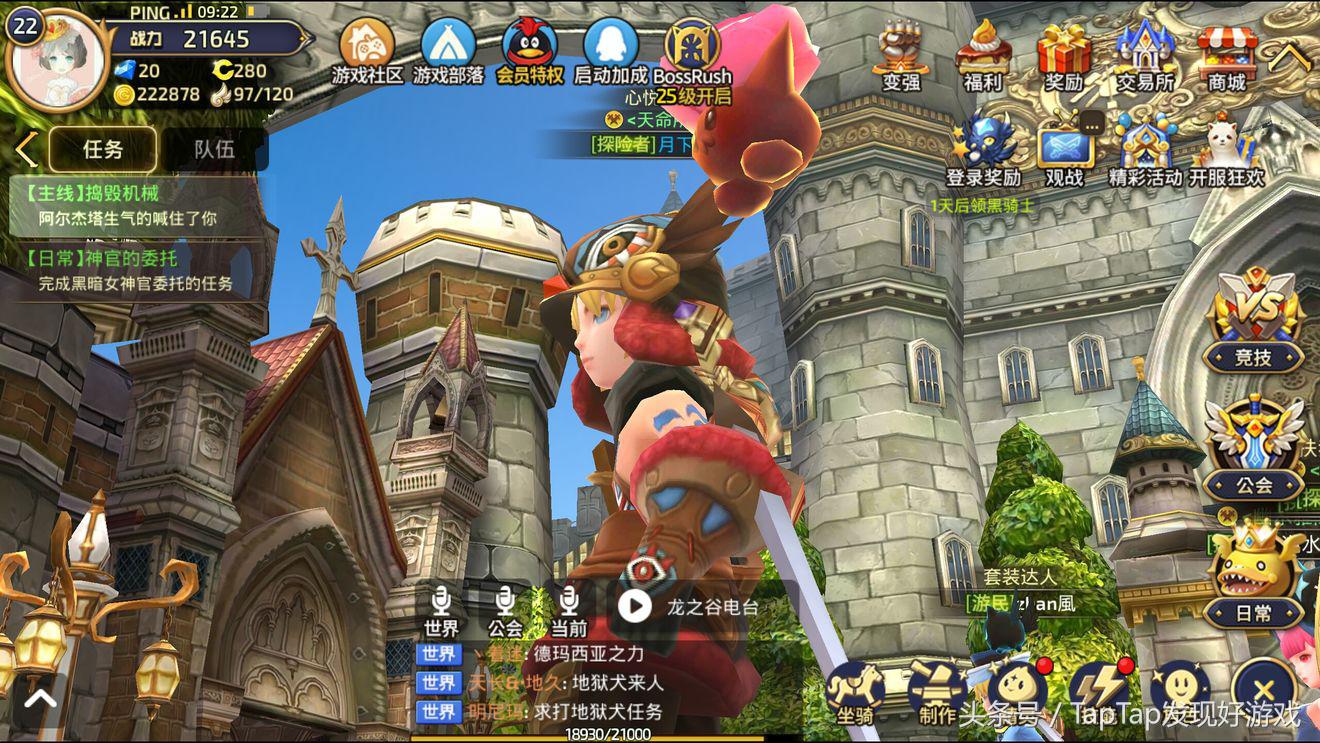
Task: Select the 主线 捣毁机械 quest entry
Action: (x=130, y=205)
